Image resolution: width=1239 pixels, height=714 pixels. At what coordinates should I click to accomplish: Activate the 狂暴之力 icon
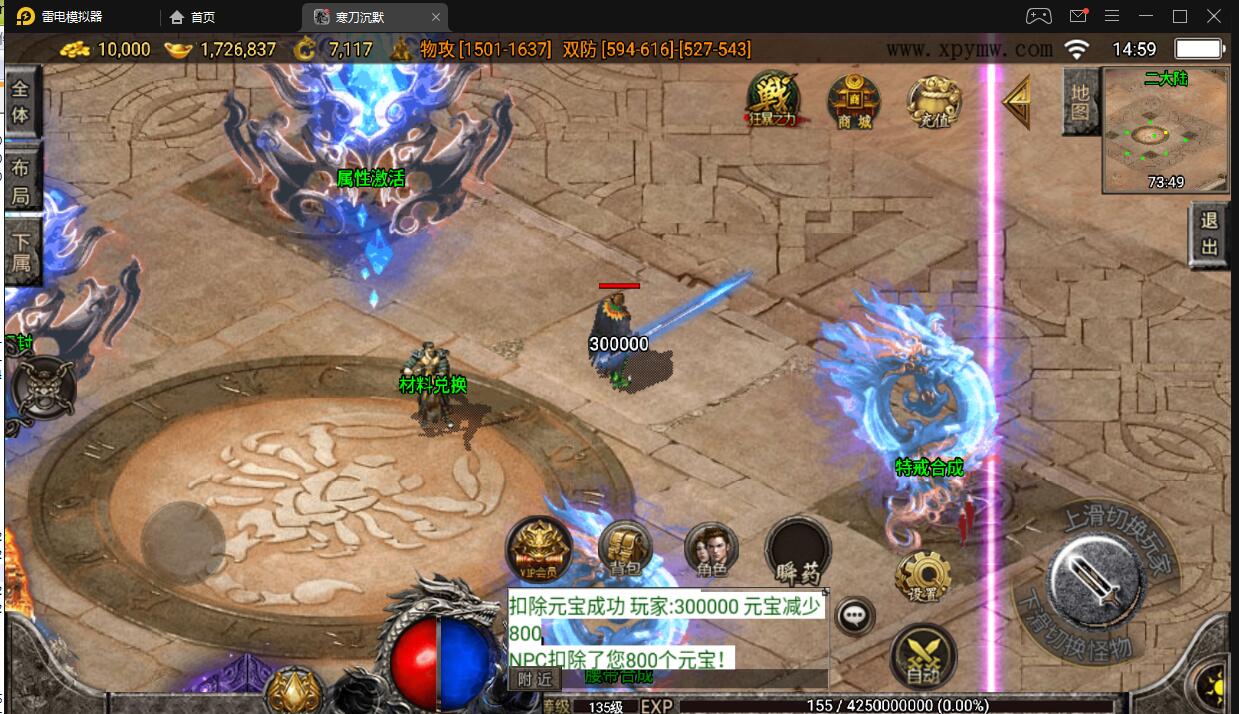(x=773, y=100)
